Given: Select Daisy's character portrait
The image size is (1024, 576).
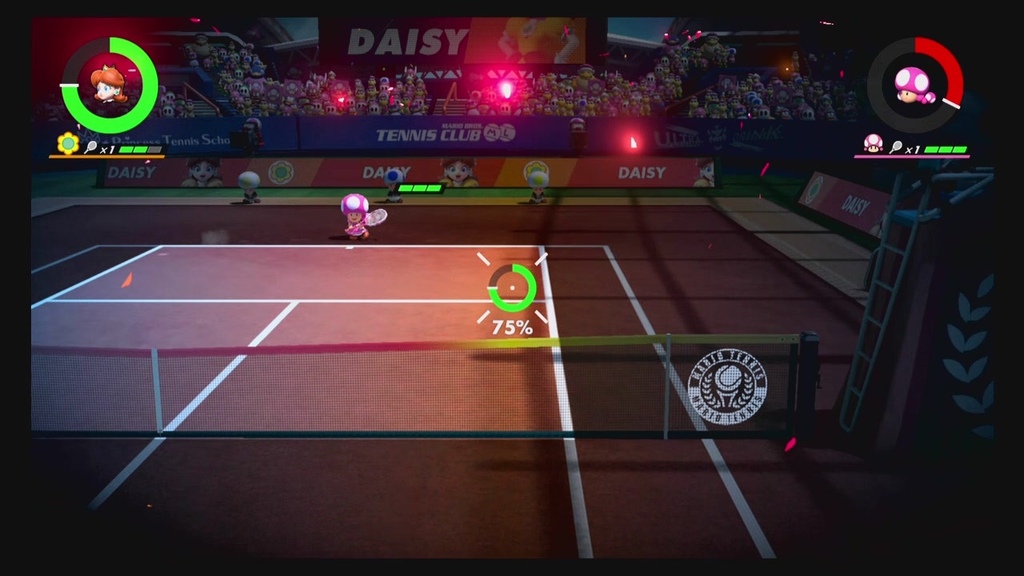Looking at the screenshot, I should point(109,85).
